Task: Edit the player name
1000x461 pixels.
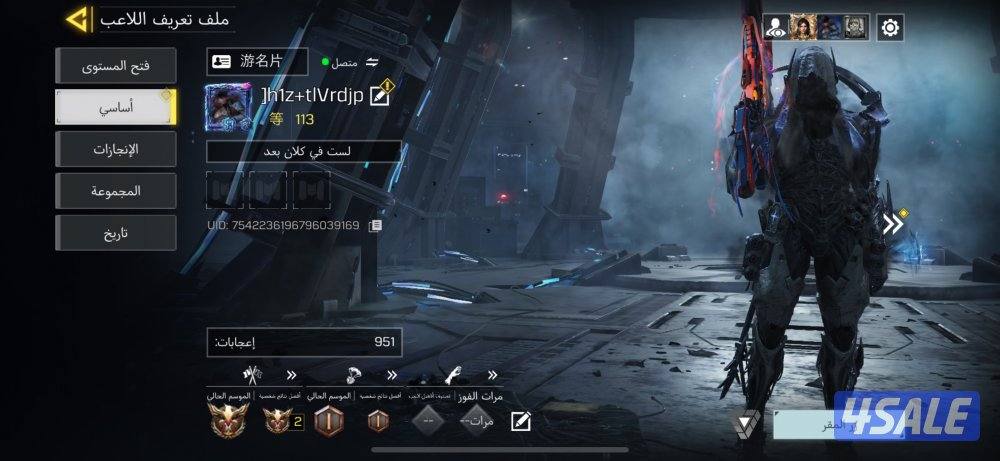Action: (x=379, y=96)
